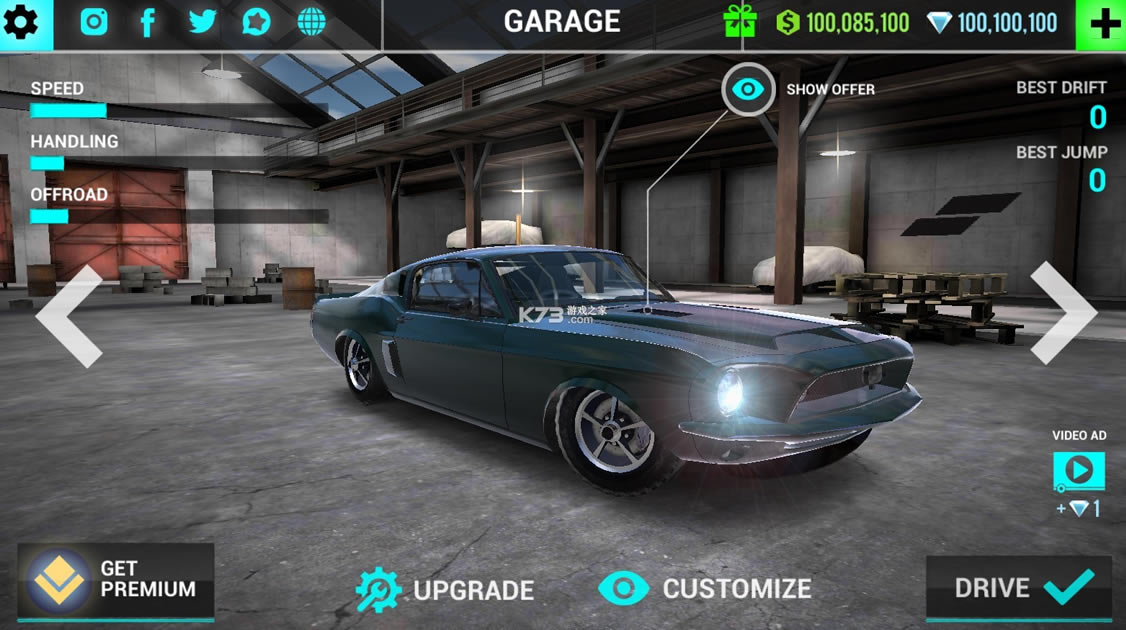This screenshot has width=1126, height=630.
Task: Add currency with the green plus button
Action: (1103, 24)
